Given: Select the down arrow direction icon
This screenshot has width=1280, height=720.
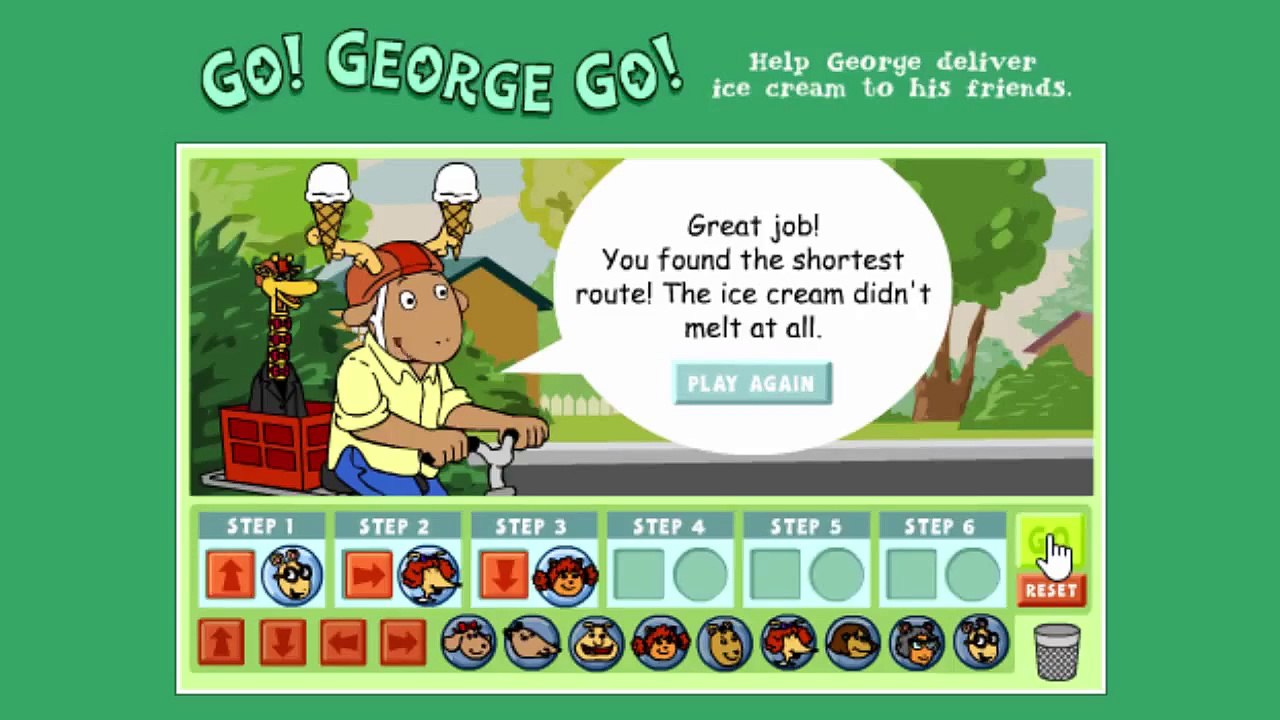Looking at the screenshot, I should pyautogui.click(x=283, y=643).
